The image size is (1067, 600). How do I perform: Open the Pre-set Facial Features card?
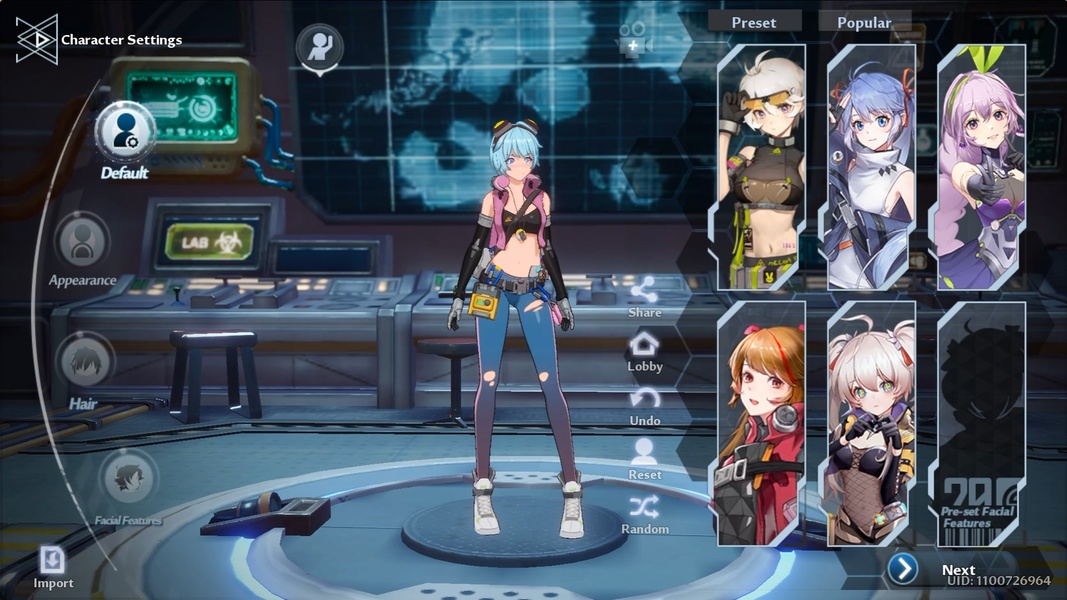(981, 424)
